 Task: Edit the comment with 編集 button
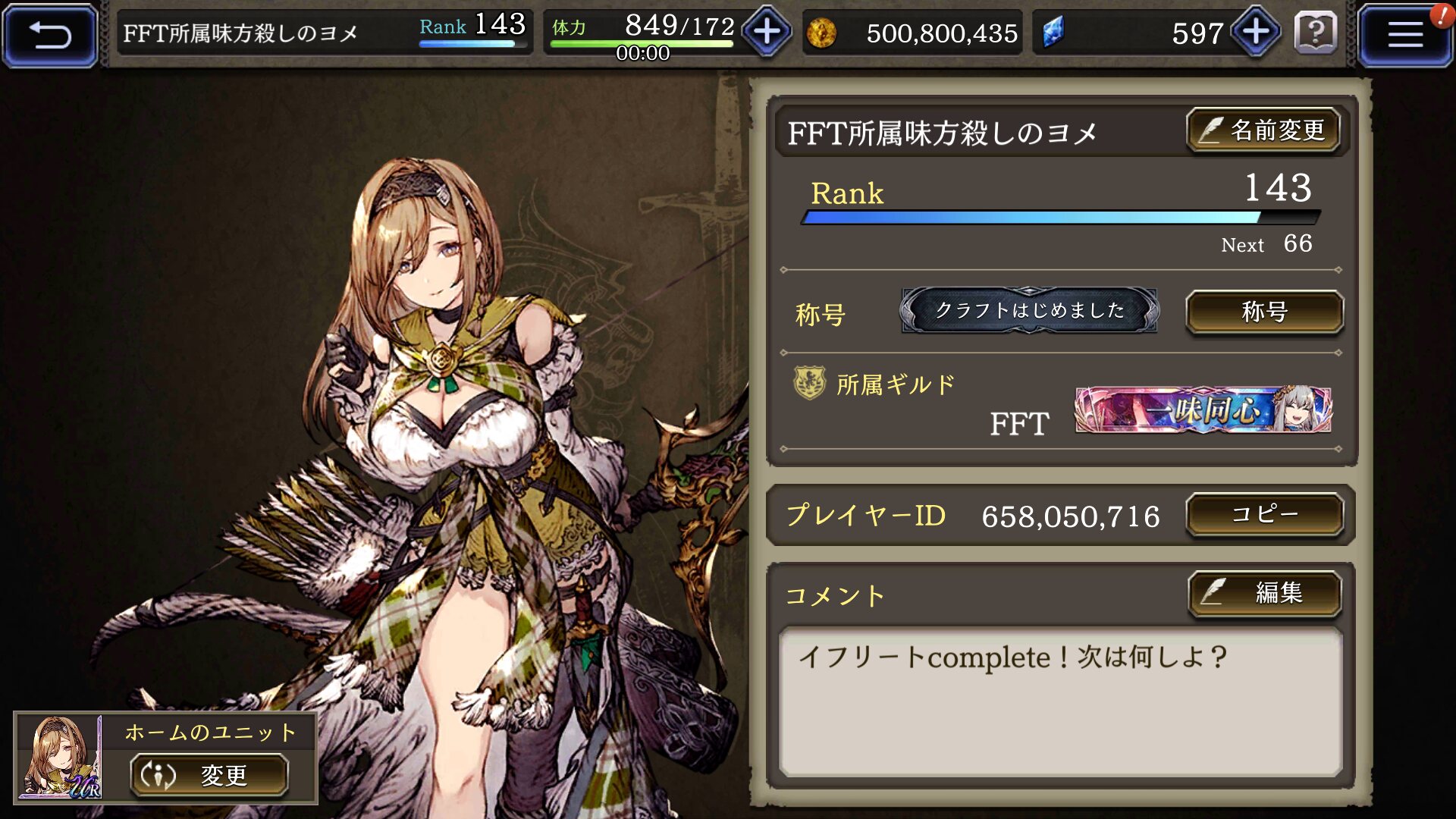pyautogui.click(x=1264, y=592)
